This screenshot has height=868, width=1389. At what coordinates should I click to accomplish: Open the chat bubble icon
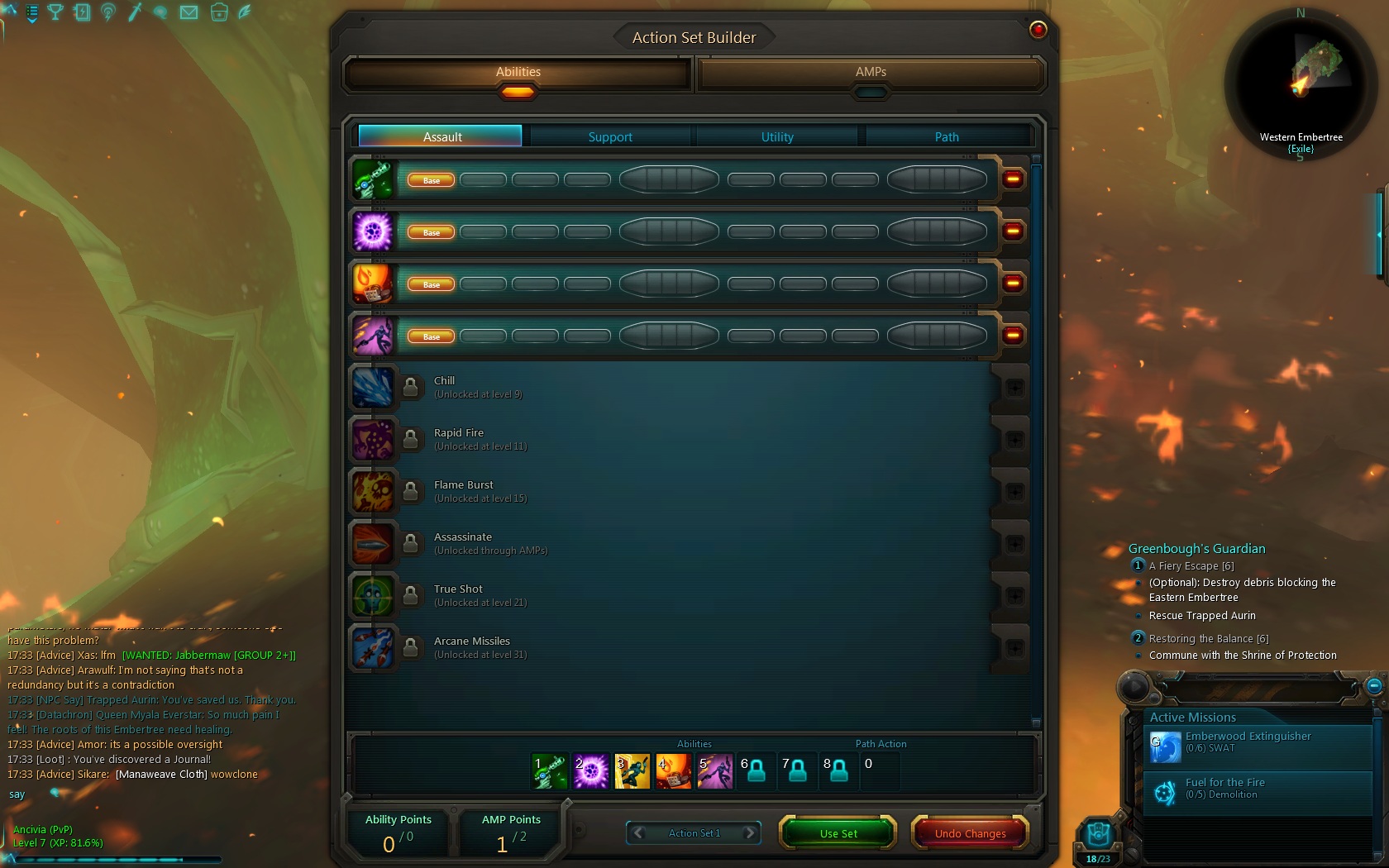pyautogui.click(x=160, y=13)
